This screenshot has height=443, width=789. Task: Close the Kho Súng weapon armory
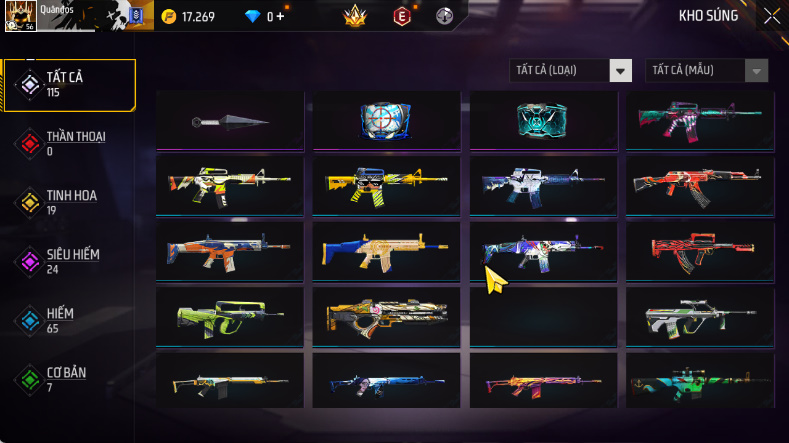(x=772, y=16)
